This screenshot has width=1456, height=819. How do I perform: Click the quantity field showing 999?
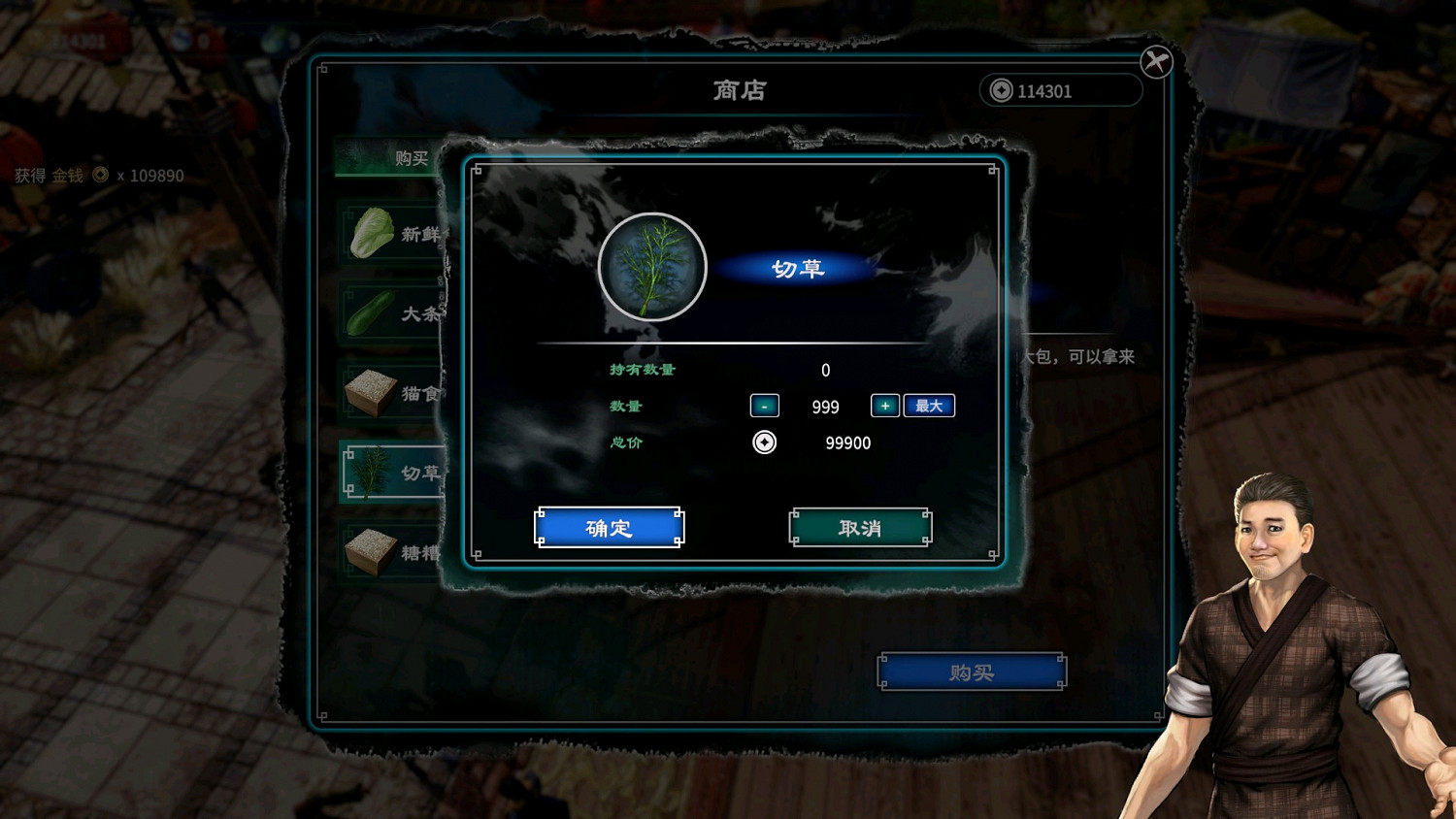[824, 407]
